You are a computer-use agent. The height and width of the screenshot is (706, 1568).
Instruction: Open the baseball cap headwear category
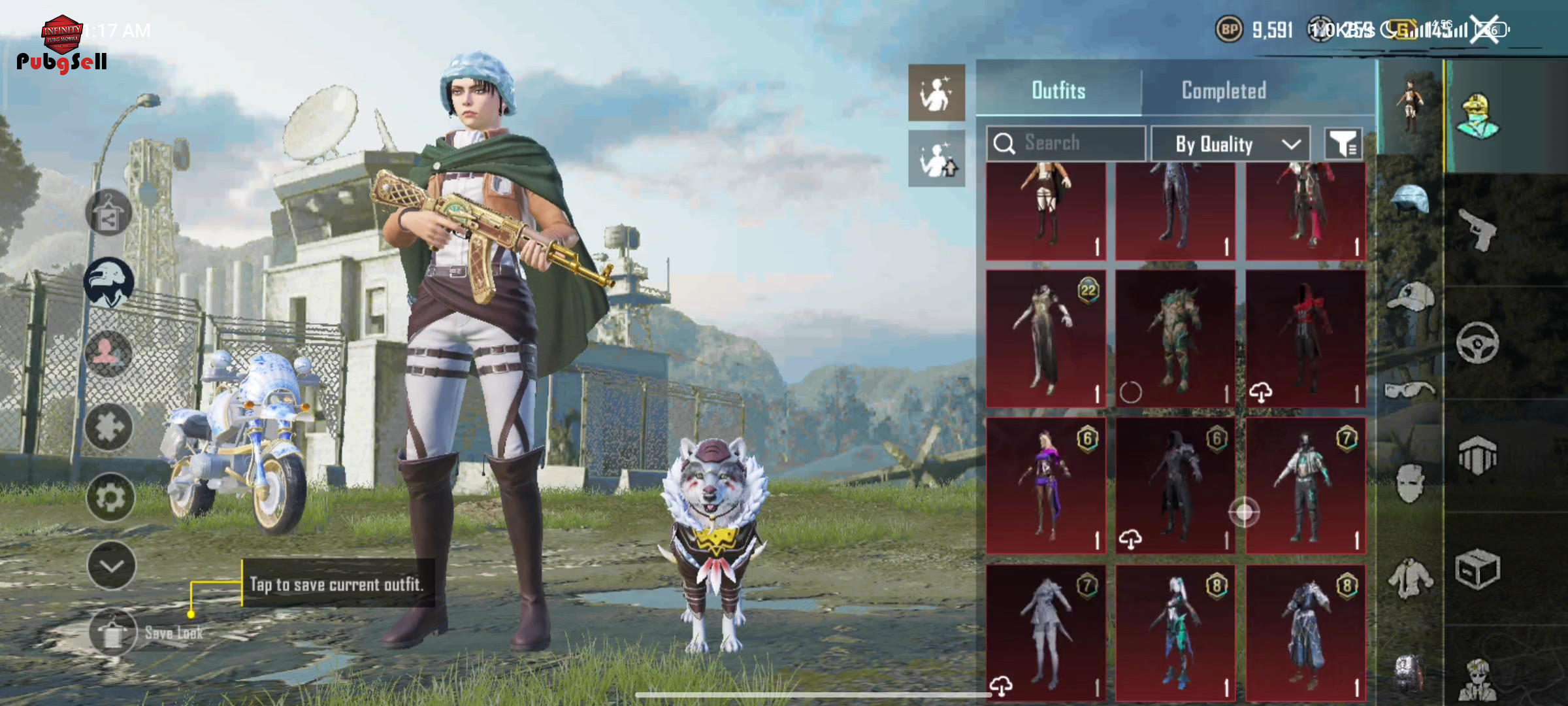pos(1410,297)
